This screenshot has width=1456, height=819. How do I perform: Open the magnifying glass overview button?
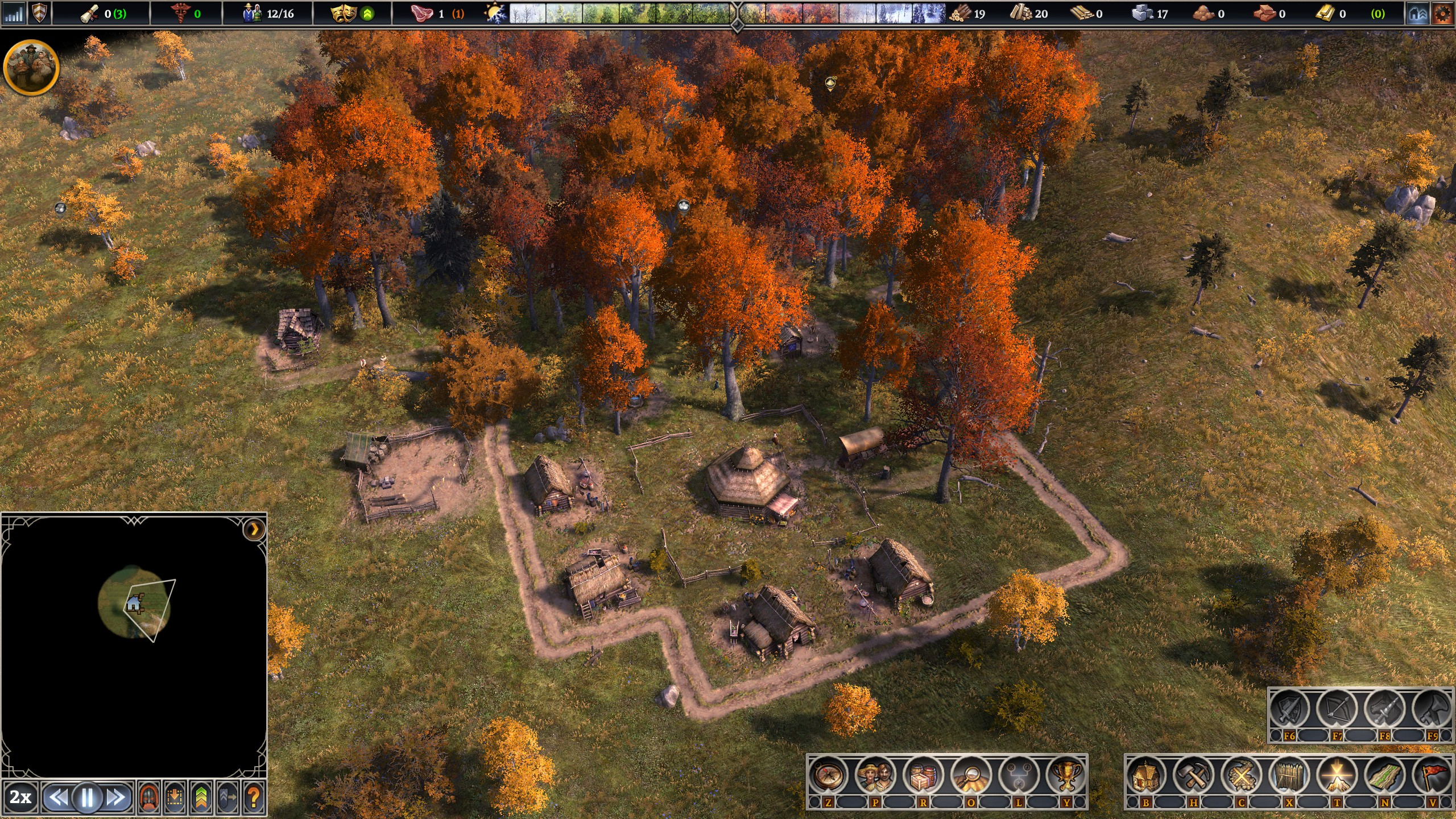point(971,776)
